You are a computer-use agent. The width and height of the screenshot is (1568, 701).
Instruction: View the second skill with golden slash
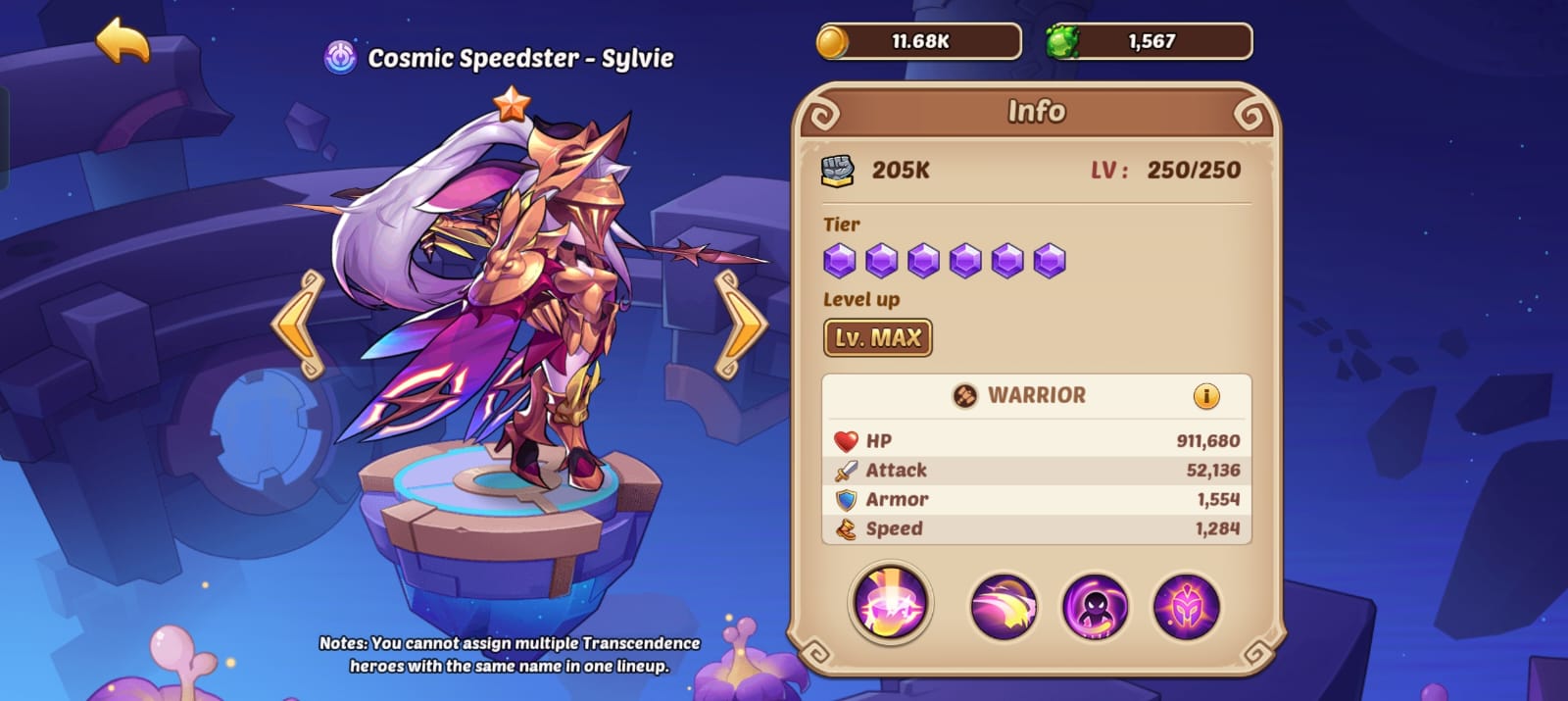(x=1003, y=607)
